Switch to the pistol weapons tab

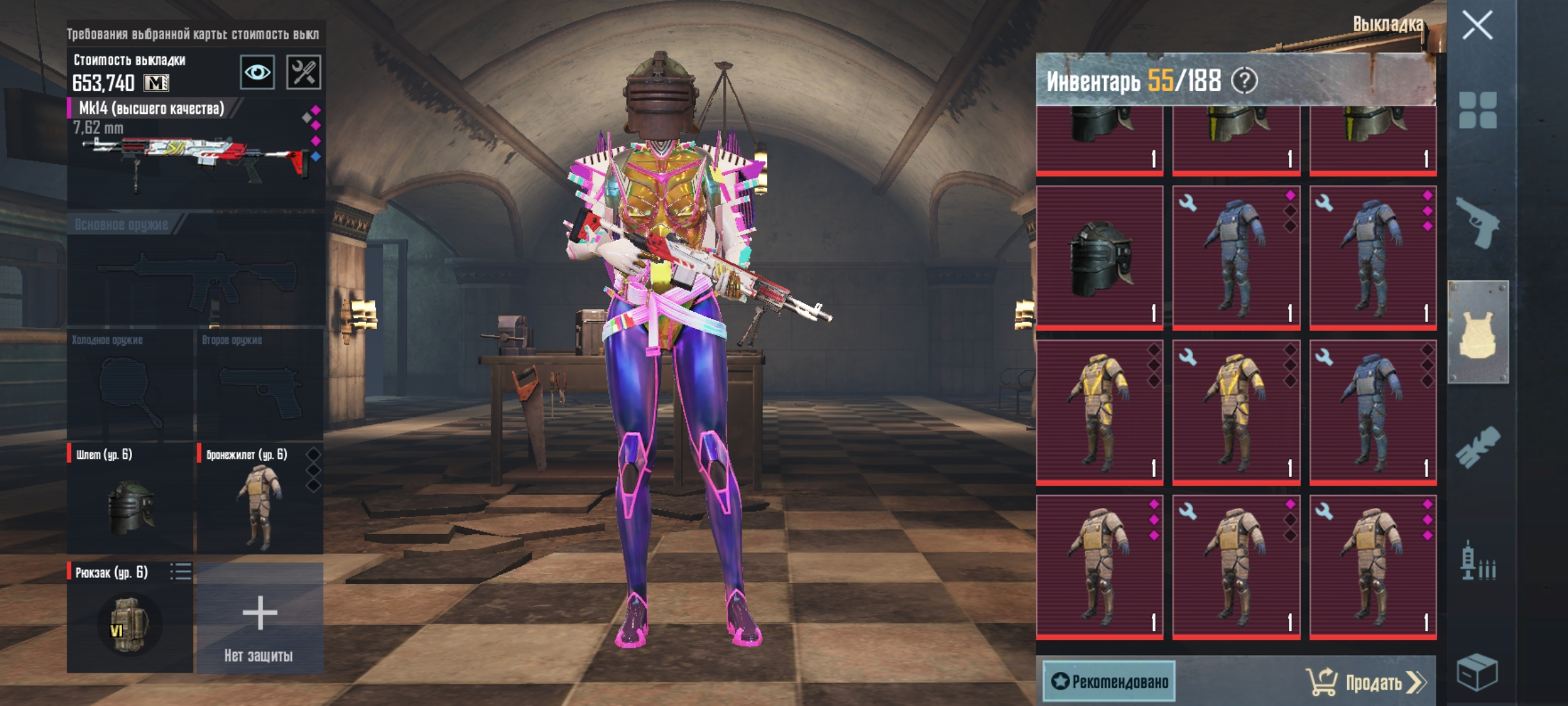pos(1478,222)
